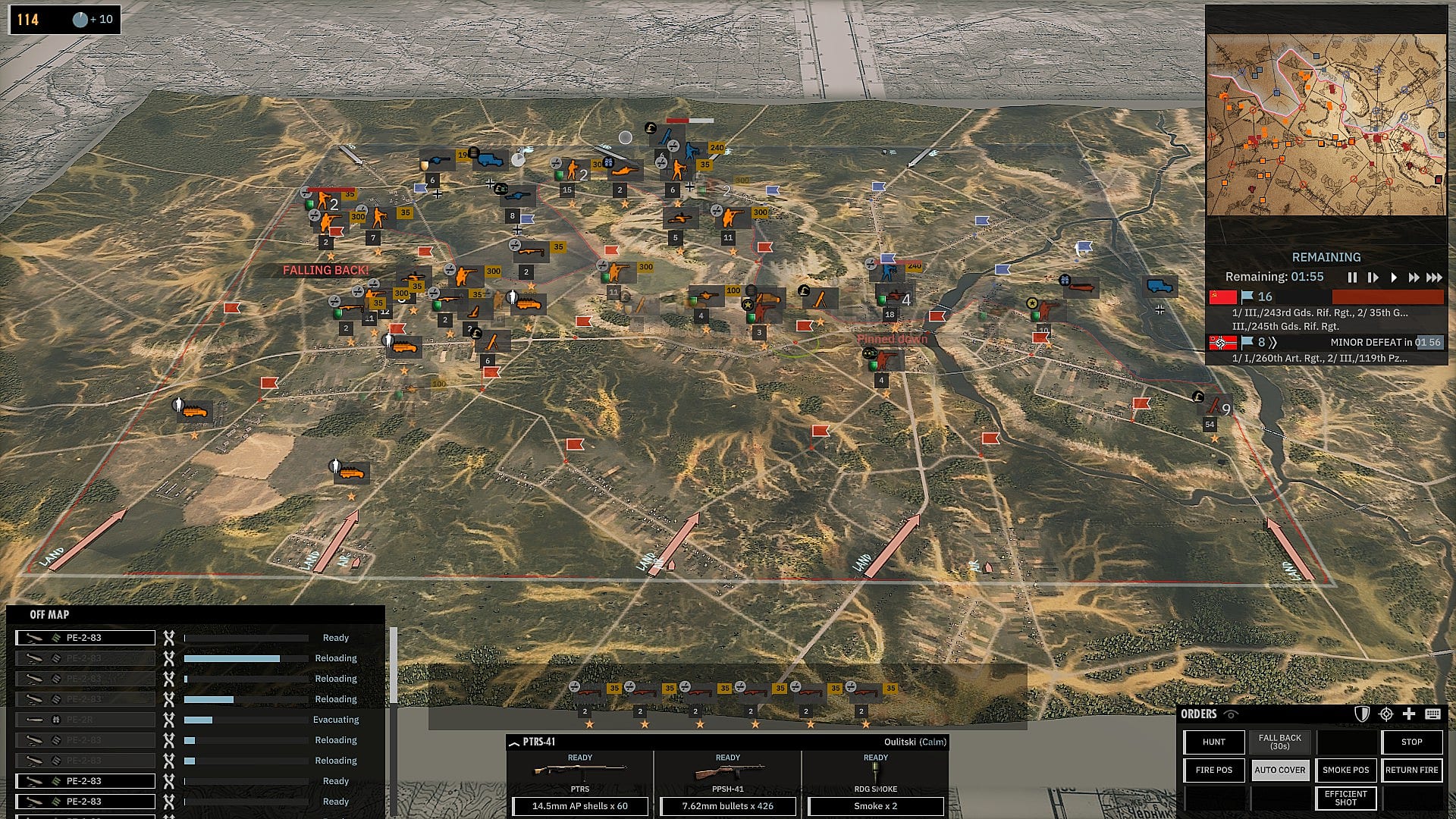Open the shield icon in Orders header
The width and height of the screenshot is (1456, 819).
click(1362, 714)
